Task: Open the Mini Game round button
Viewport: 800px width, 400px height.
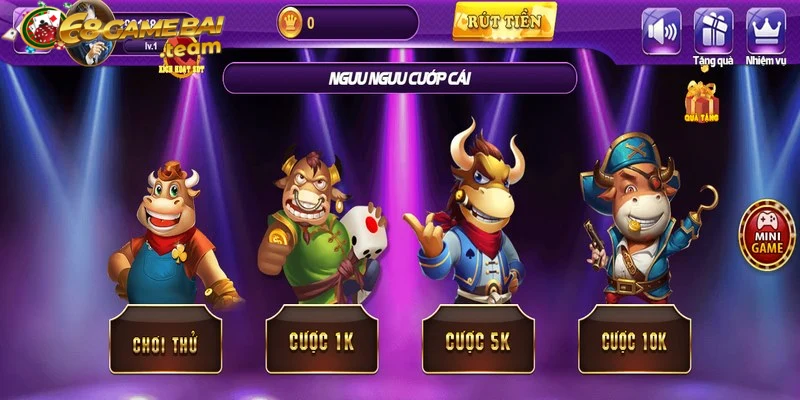Action: click(x=765, y=232)
